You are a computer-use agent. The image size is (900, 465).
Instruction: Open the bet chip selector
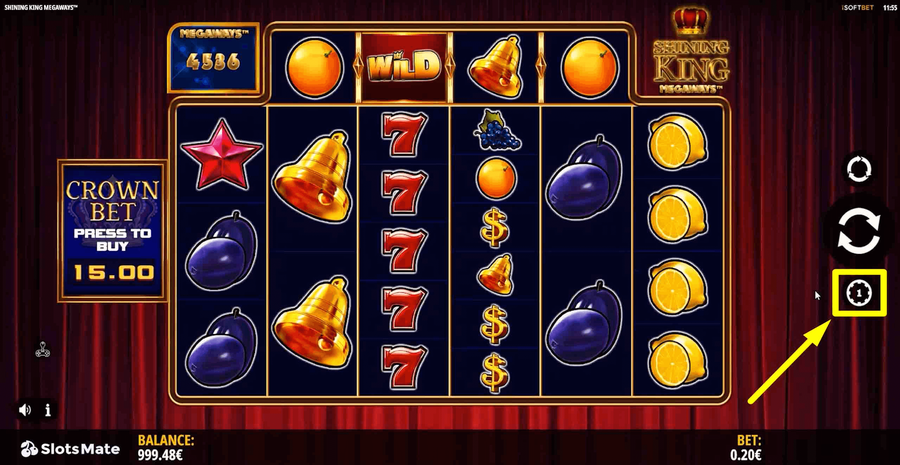(859, 292)
